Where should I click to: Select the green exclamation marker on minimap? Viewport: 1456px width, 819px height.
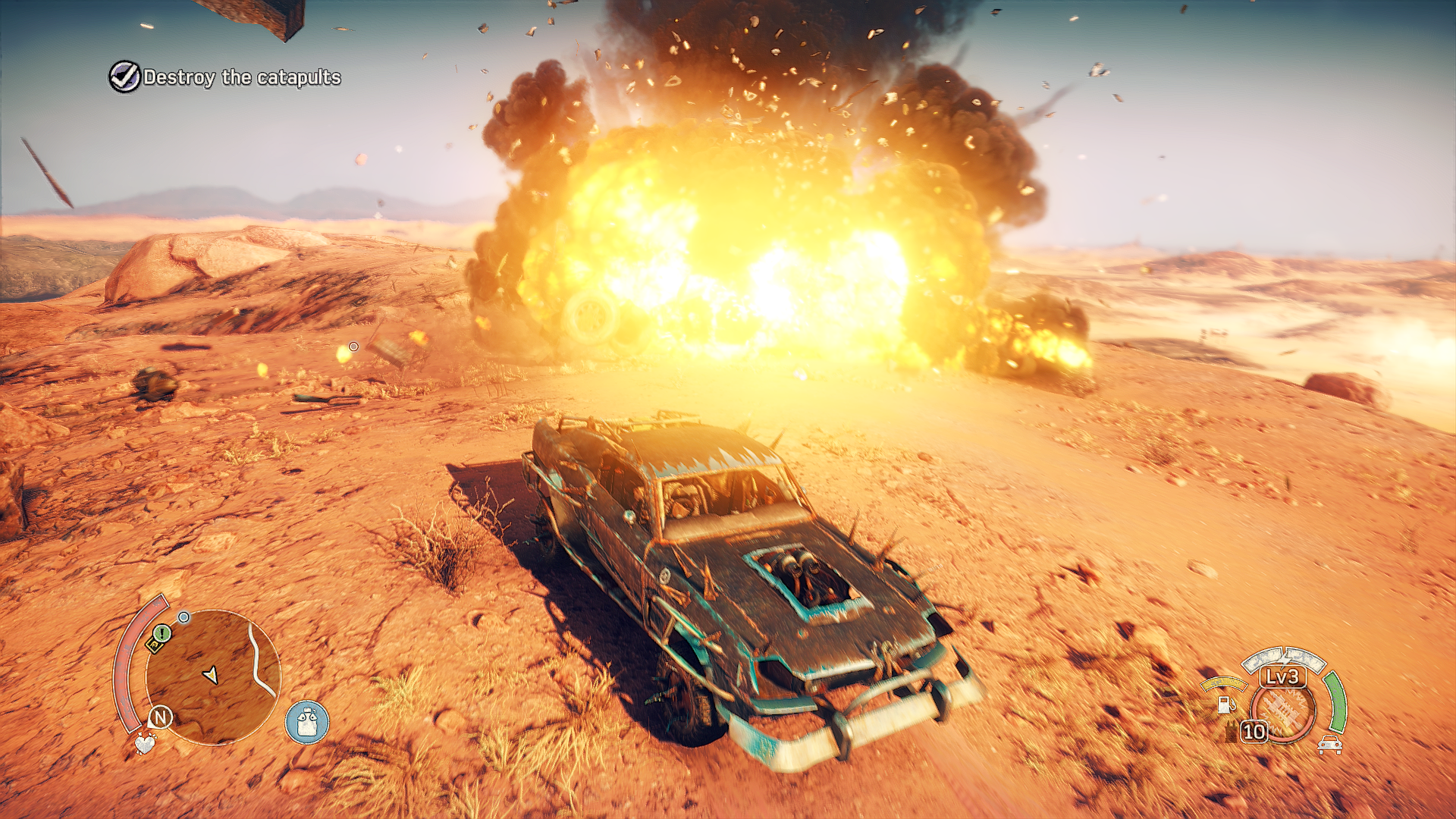click(162, 632)
